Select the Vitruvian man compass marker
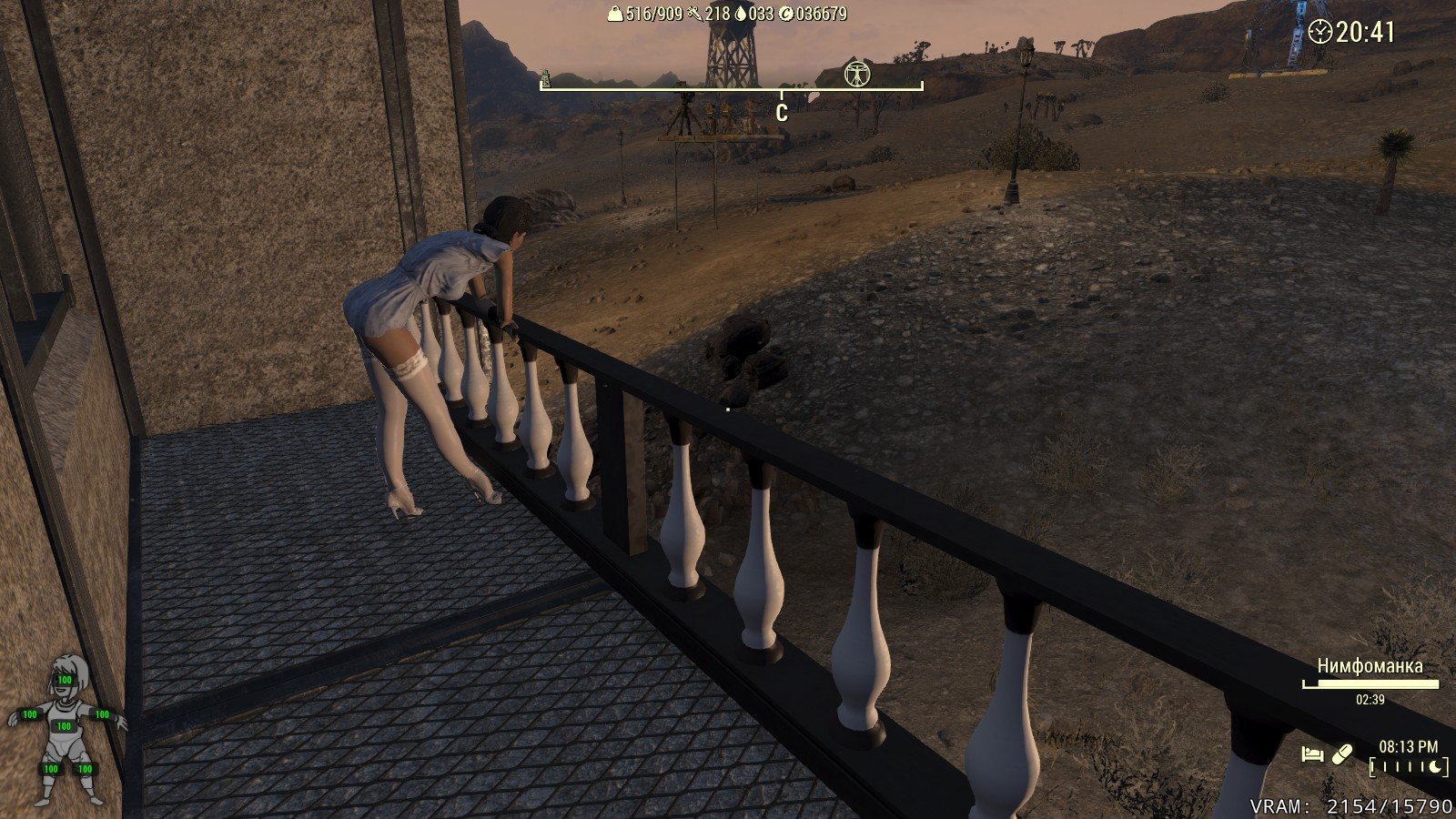 (856, 74)
